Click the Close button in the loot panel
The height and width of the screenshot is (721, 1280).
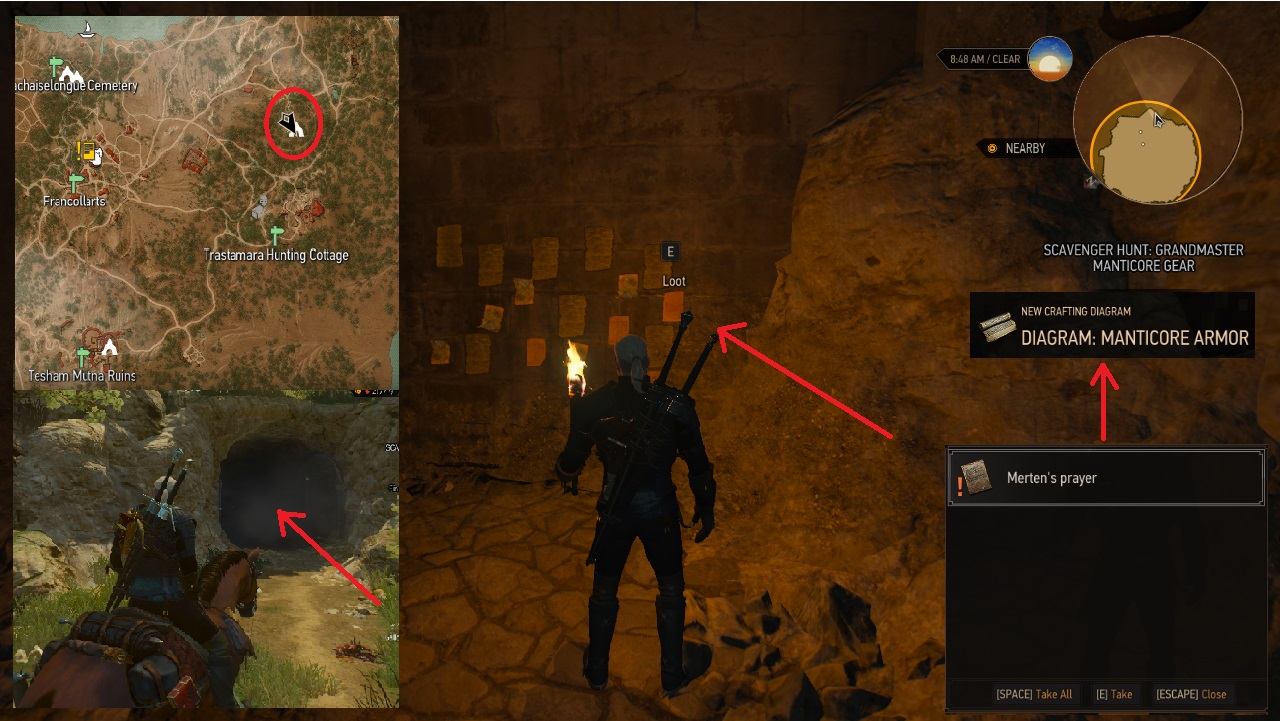click(1192, 694)
